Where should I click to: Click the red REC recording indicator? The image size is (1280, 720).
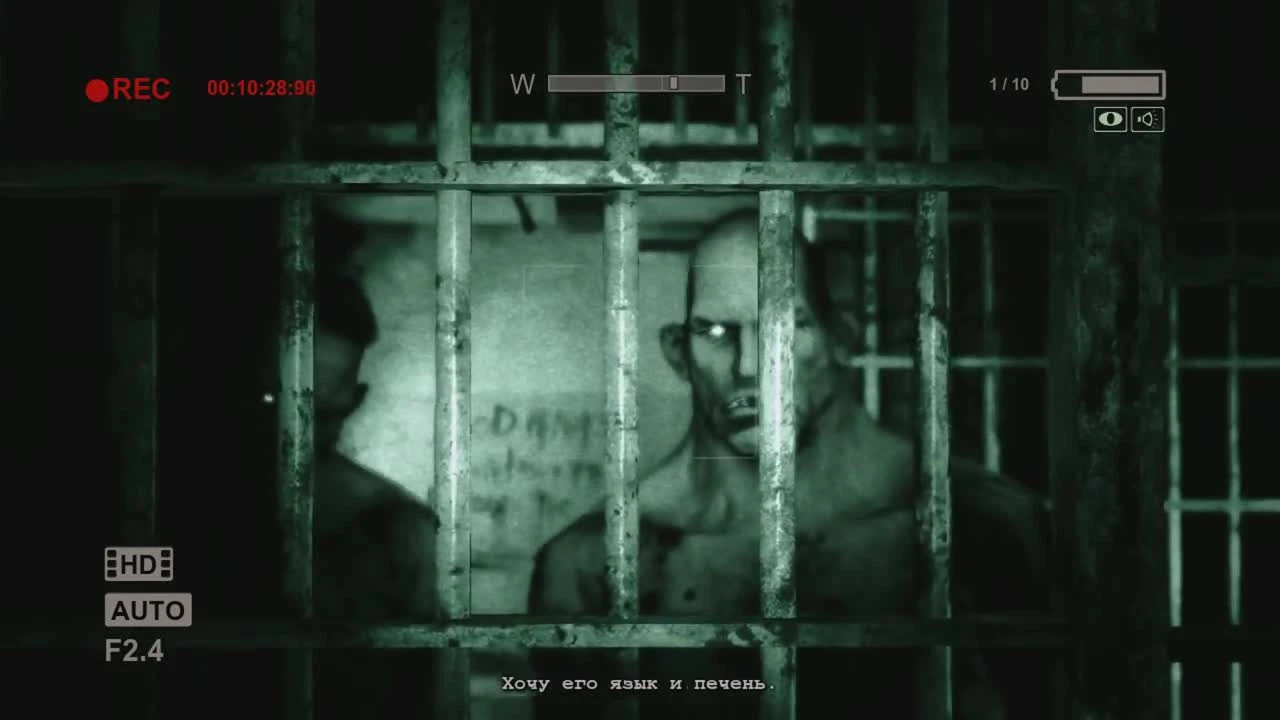(127, 89)
